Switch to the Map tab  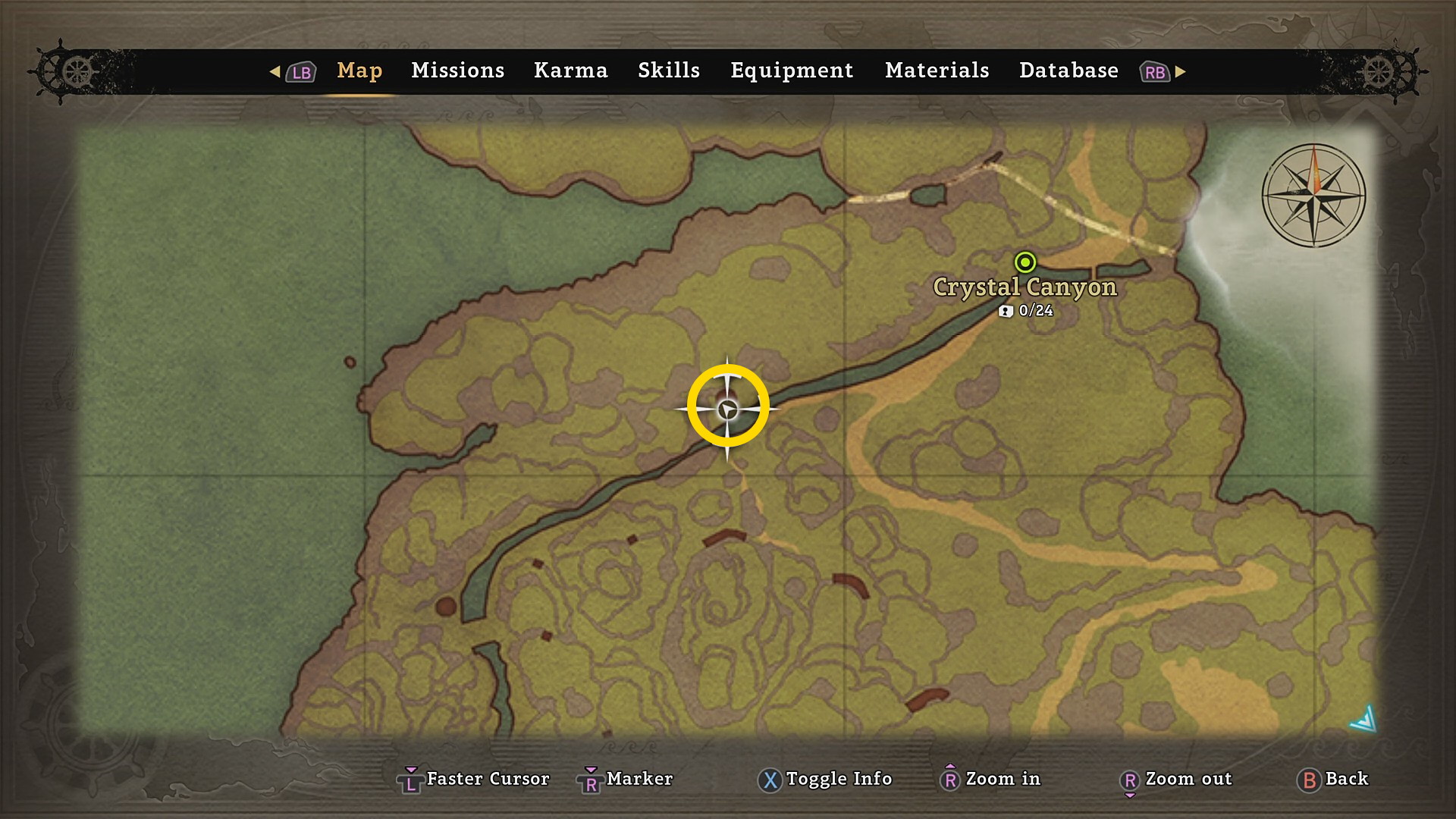pyautogui.click(x=359, y=71)
